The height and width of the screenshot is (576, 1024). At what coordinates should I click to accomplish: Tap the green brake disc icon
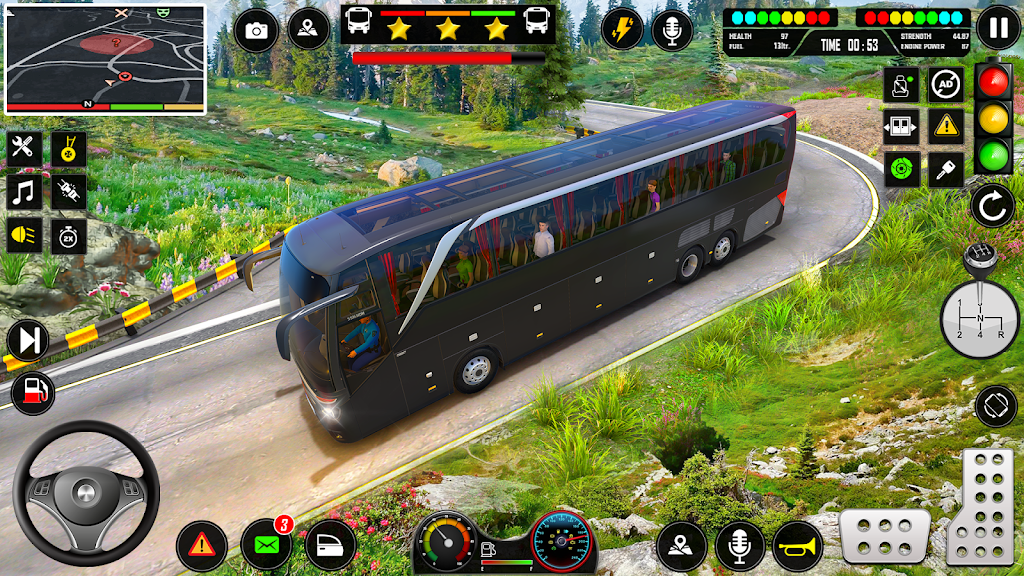pyautogui.click(x=901, y=169)
